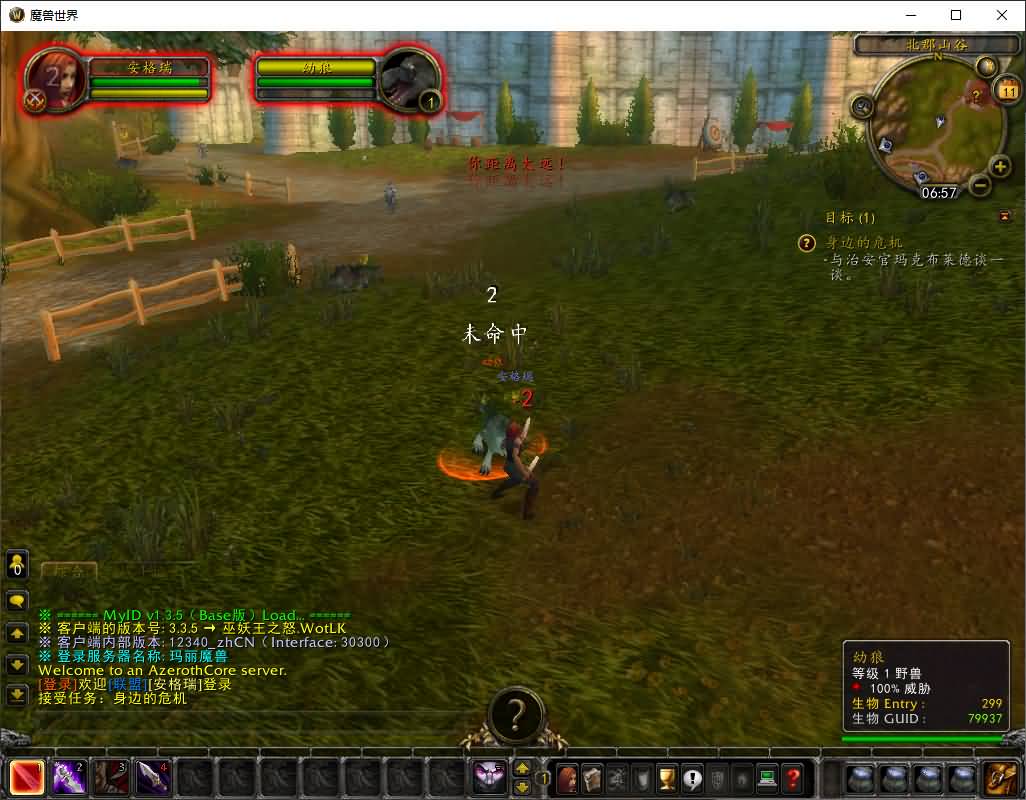Open the spellbook micro button
The height and width of the screenshot is (800, 1026).
[593, 777]
